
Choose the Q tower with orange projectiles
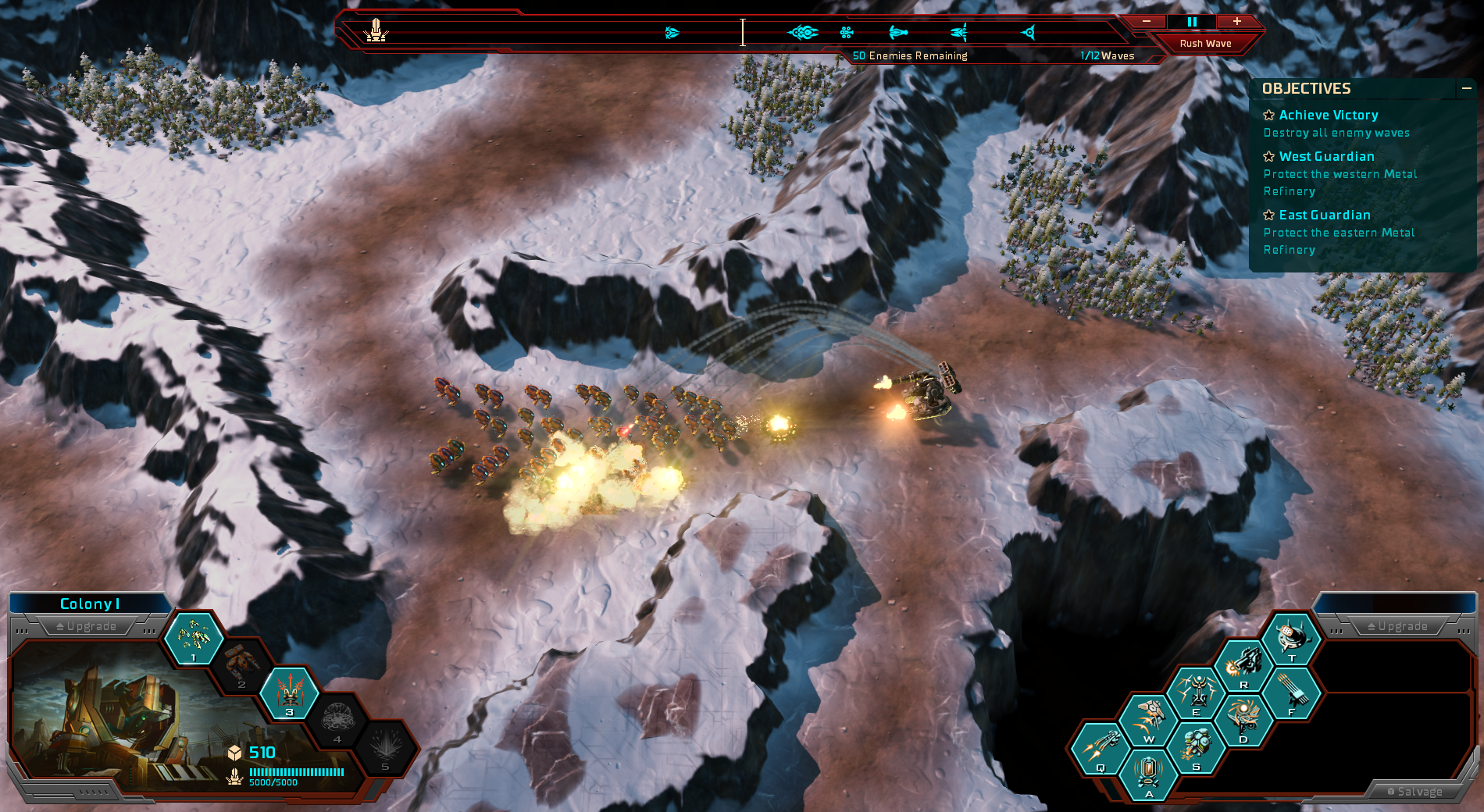click(1100, 749)
